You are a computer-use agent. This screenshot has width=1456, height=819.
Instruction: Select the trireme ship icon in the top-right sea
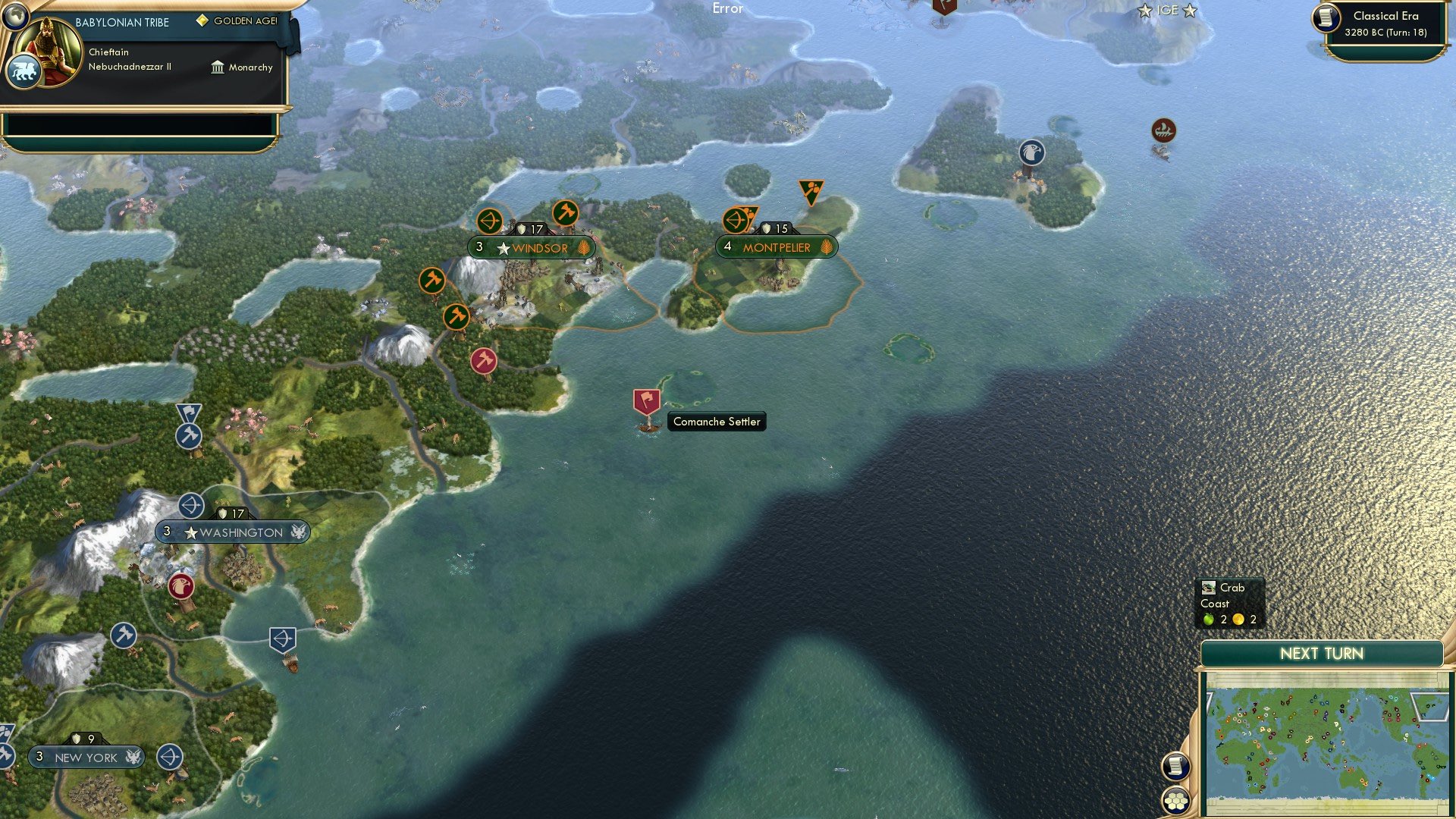coord(1162,130)
